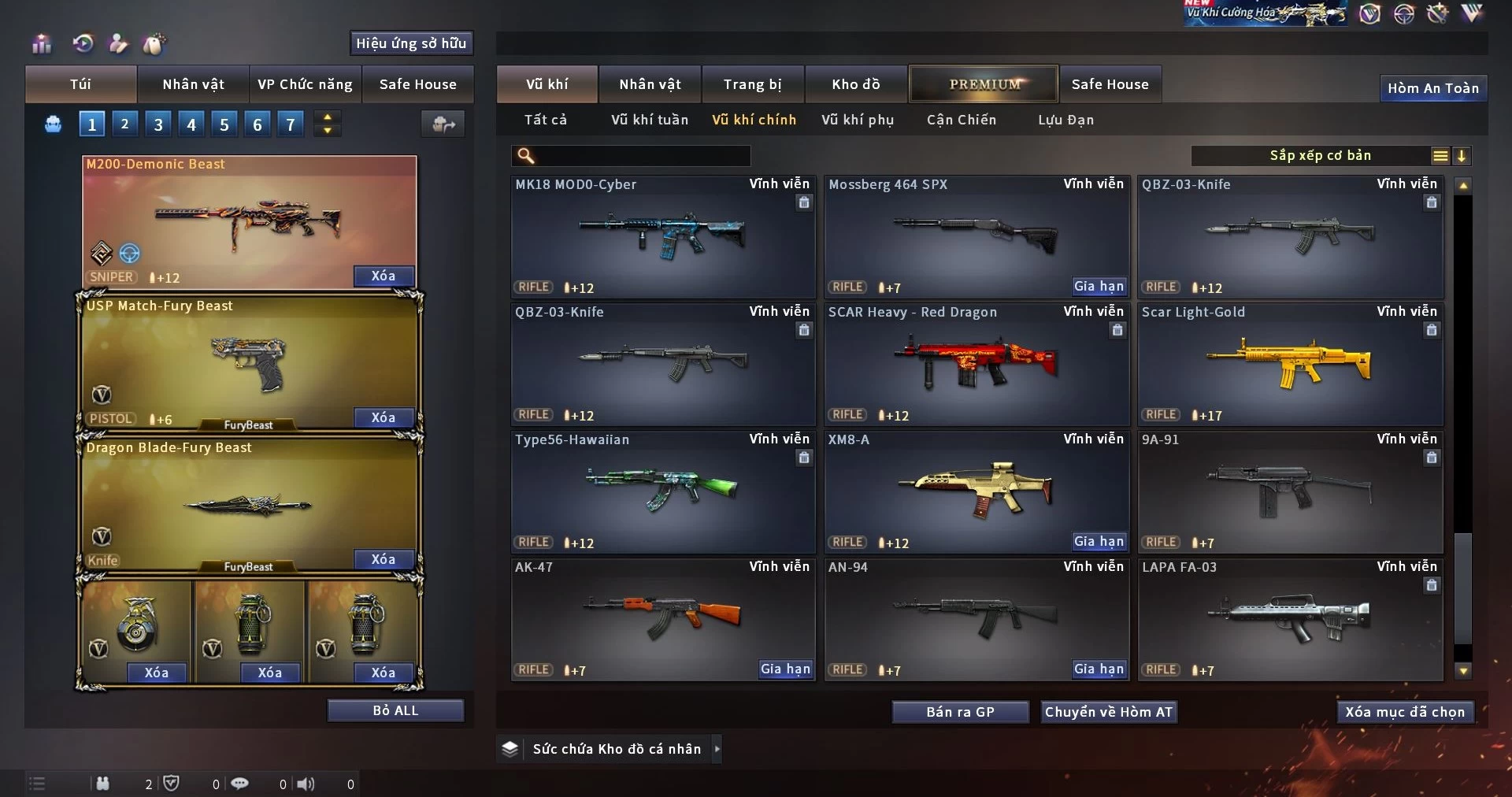The image size is (1512, 797).
Task: Open the Hiệu ứng sở hữu panel
Action: pyautogui.click(x=411, y=43)
